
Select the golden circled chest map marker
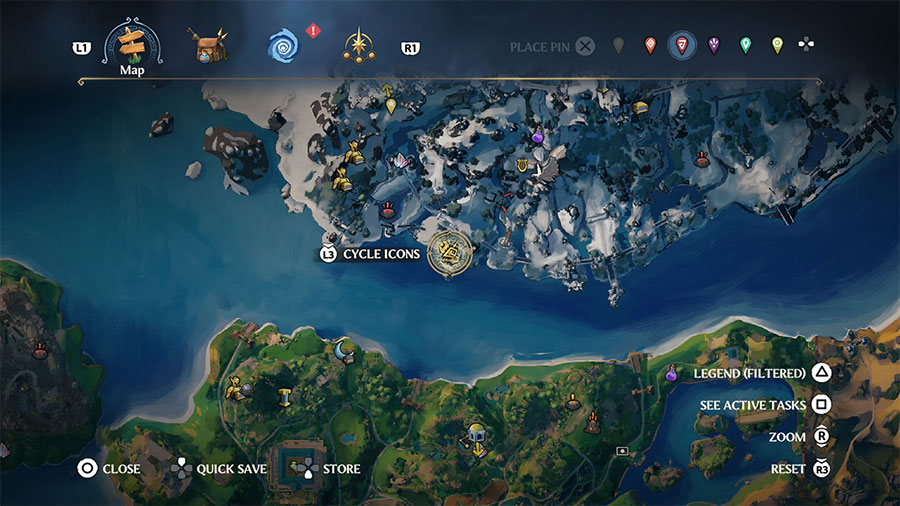[450, 252]
